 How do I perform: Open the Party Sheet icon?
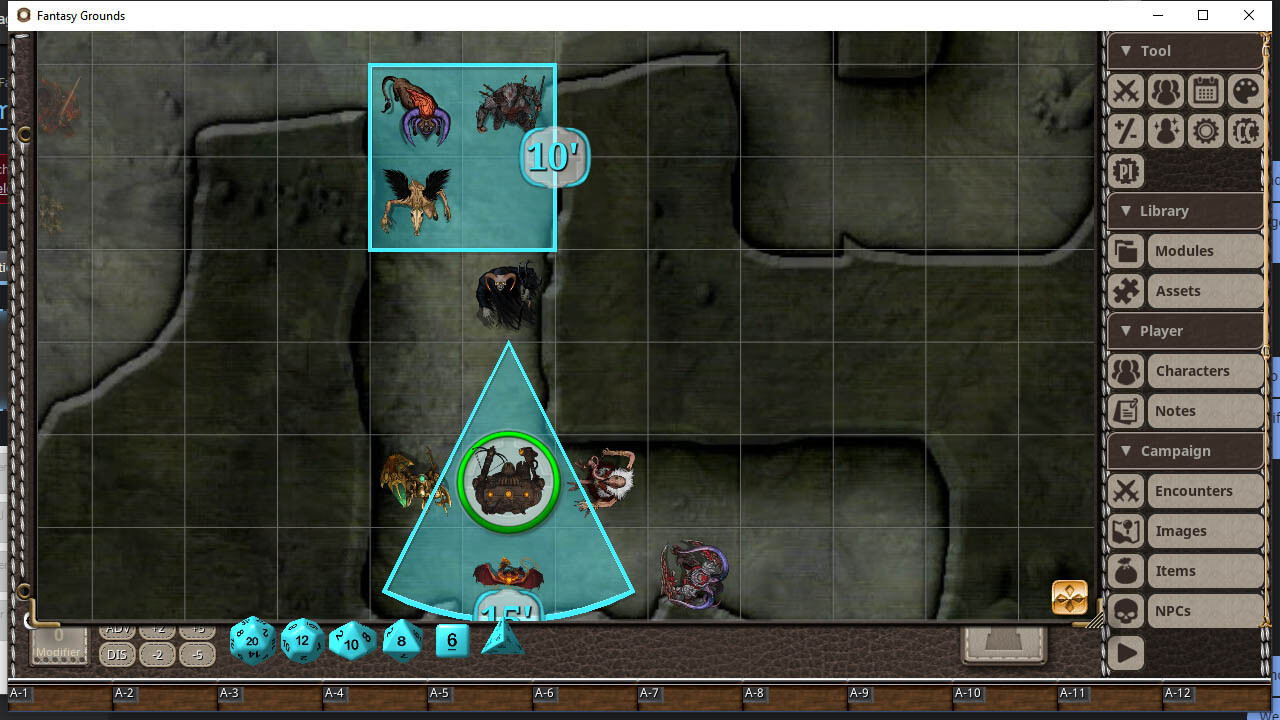coord(1165,91)
